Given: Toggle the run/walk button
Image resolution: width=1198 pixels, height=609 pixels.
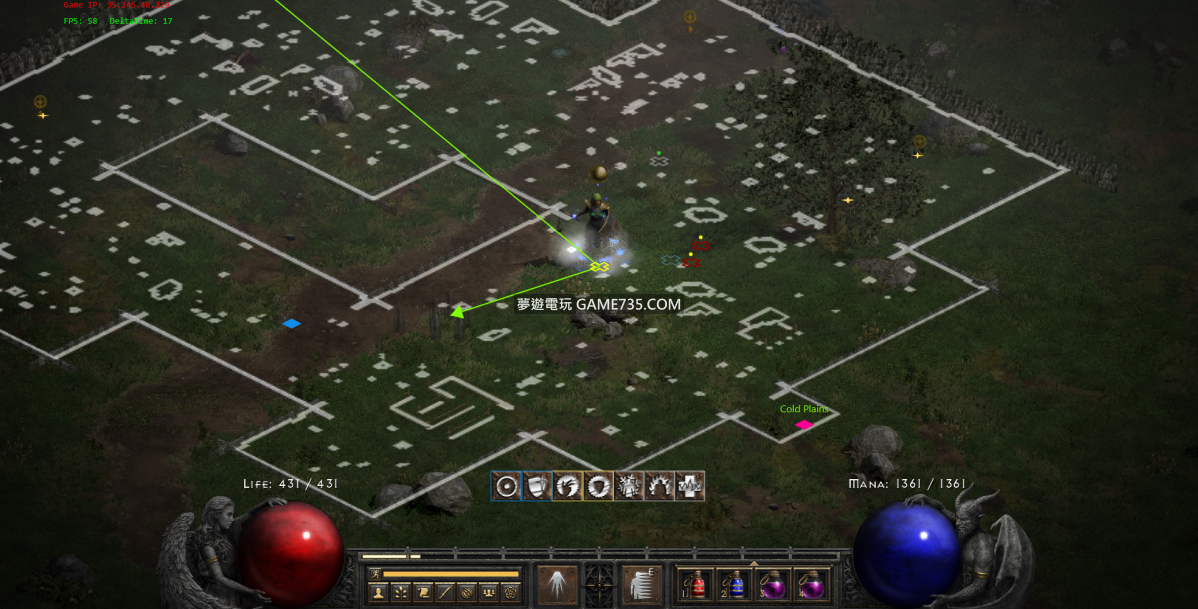Looking at the screenshot, I should pos(375,574).
